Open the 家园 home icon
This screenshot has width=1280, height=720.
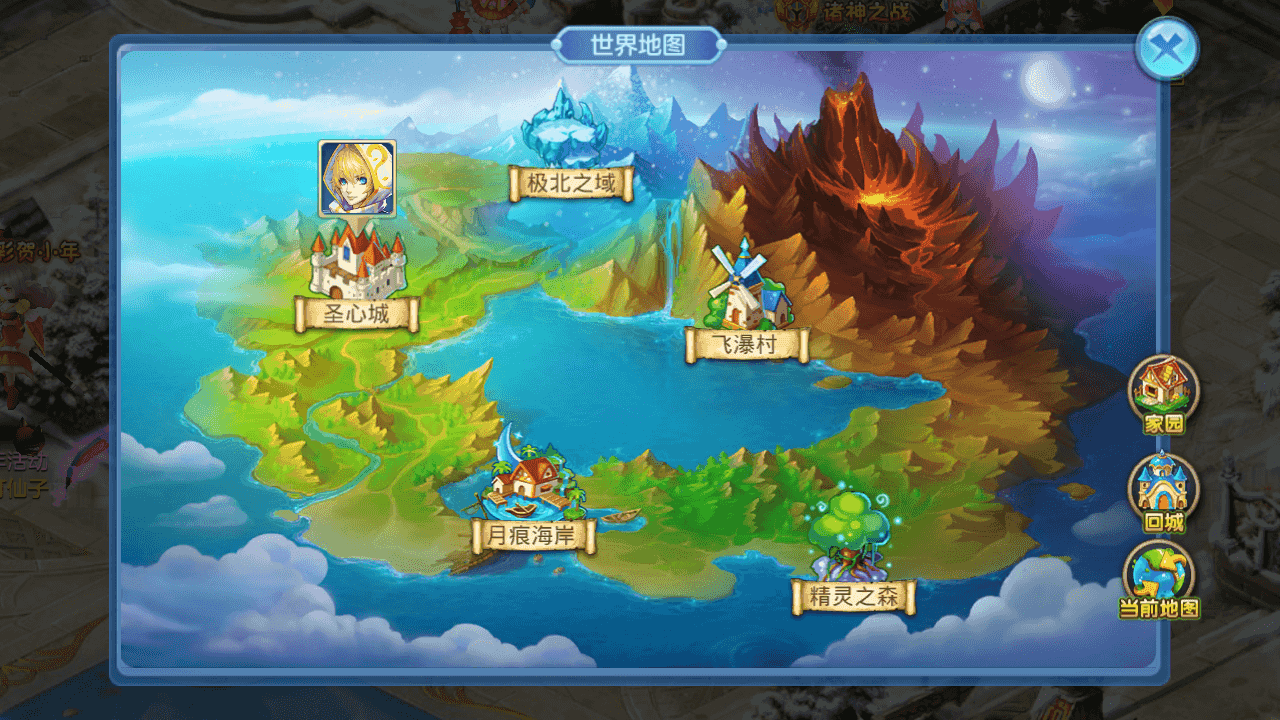click(1163, 390)
